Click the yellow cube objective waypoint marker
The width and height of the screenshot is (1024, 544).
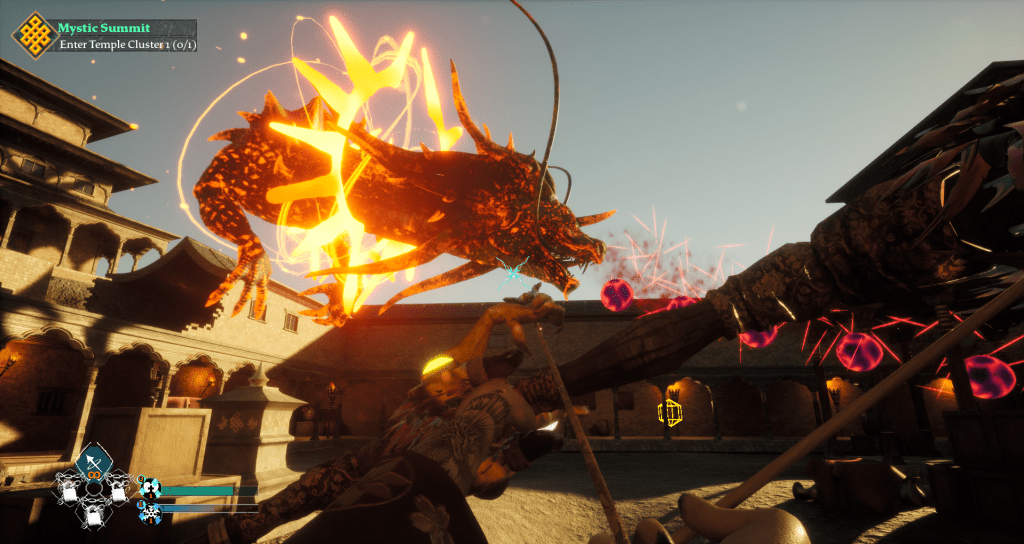(x=669, y=411)
